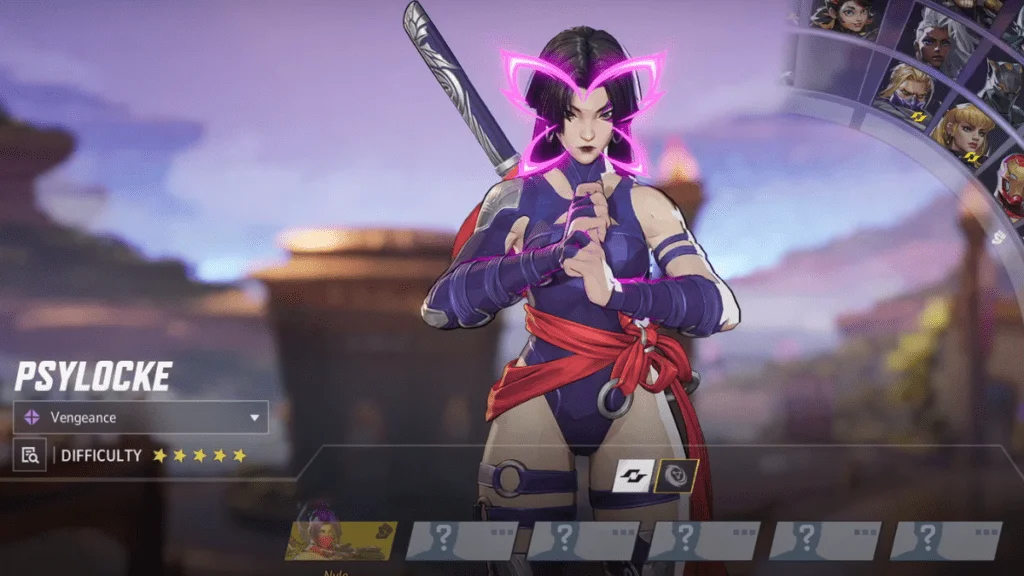The width and height of the screenshot is (1024, 576).
Task: Click the white swap arrows icon
Action: click(632, 476)
